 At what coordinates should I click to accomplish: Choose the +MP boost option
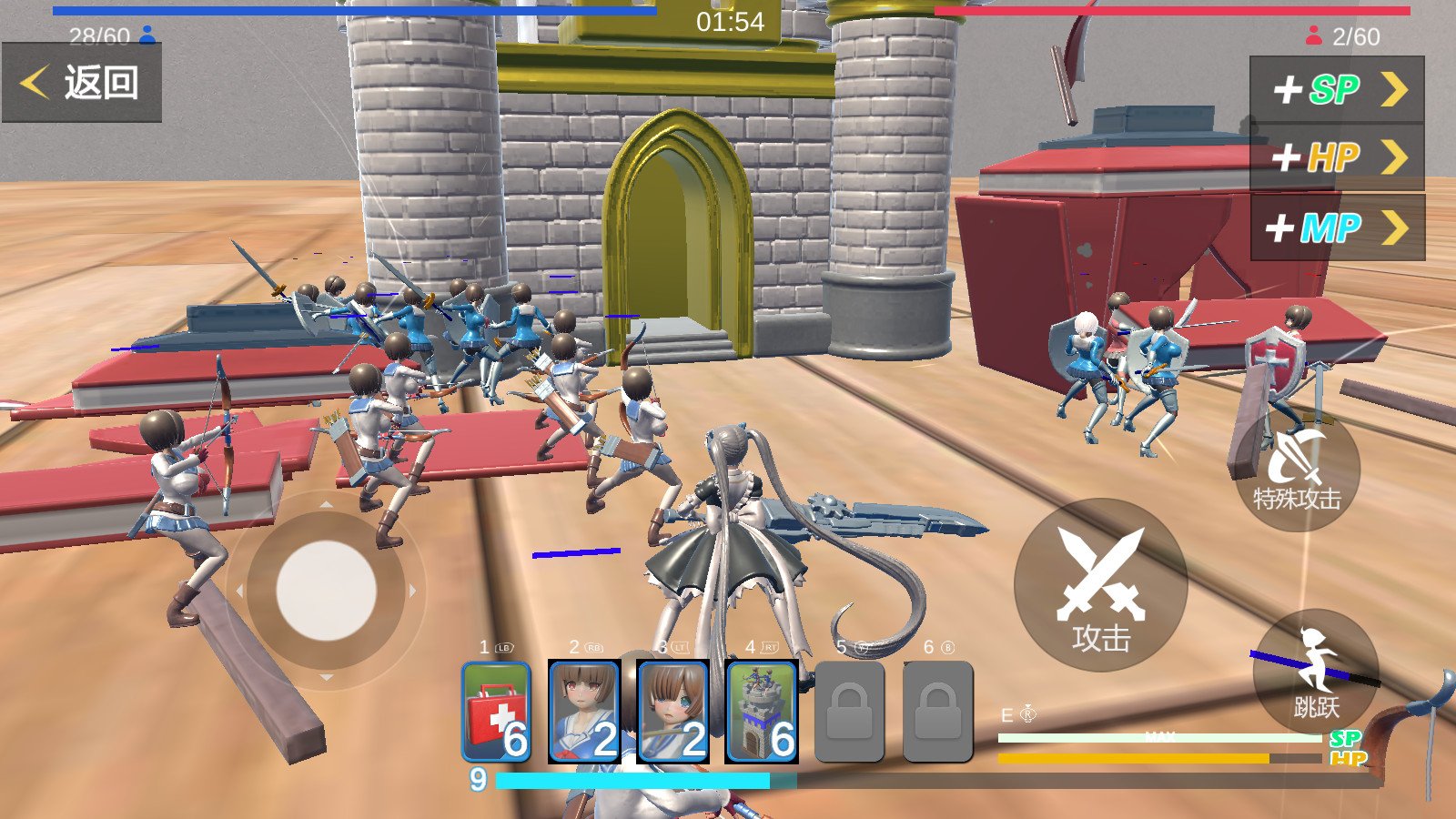pos(1337,227)
